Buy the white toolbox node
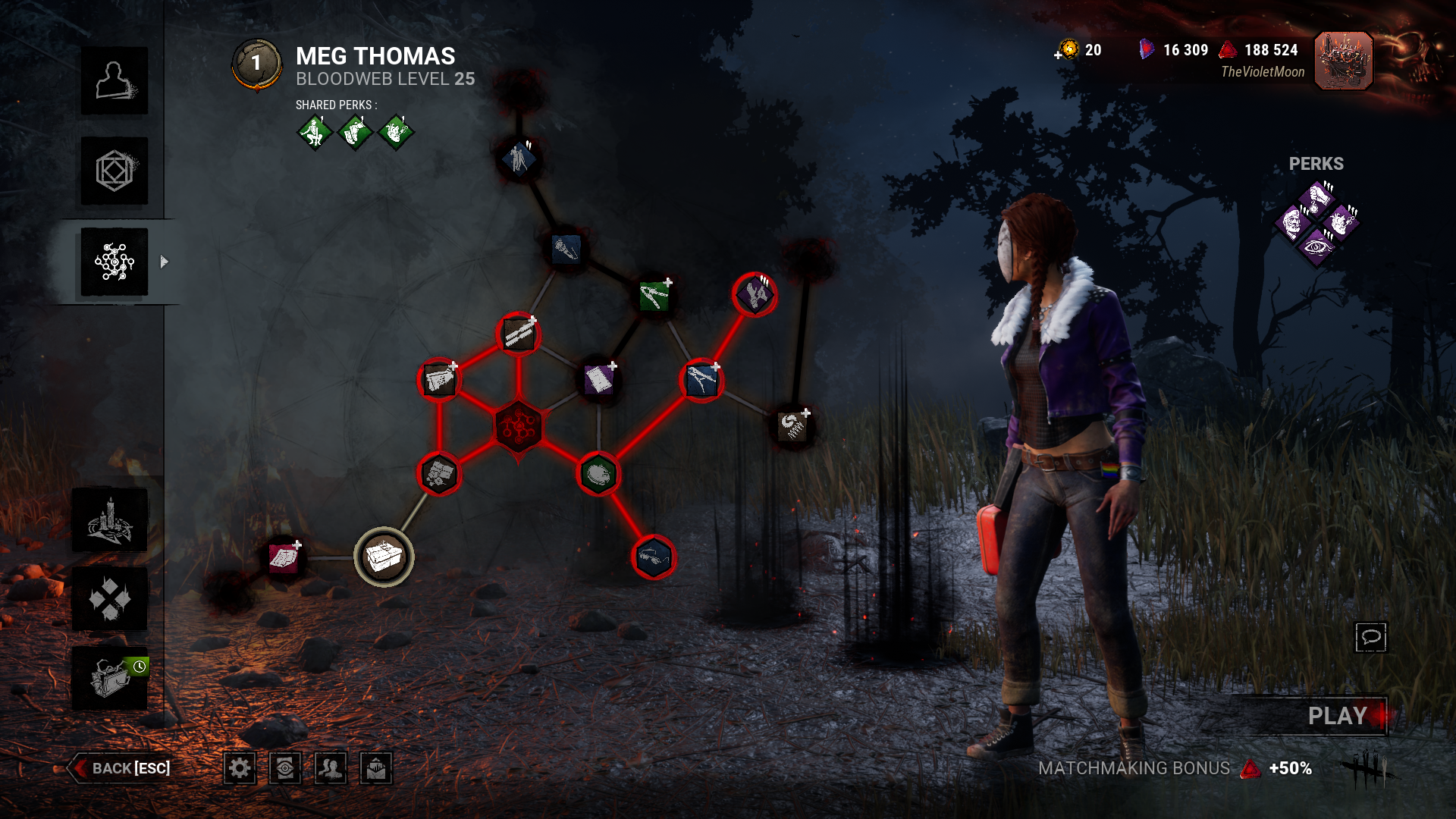The height and width of the screenshot is (819, 1456). tap(384, 557)
